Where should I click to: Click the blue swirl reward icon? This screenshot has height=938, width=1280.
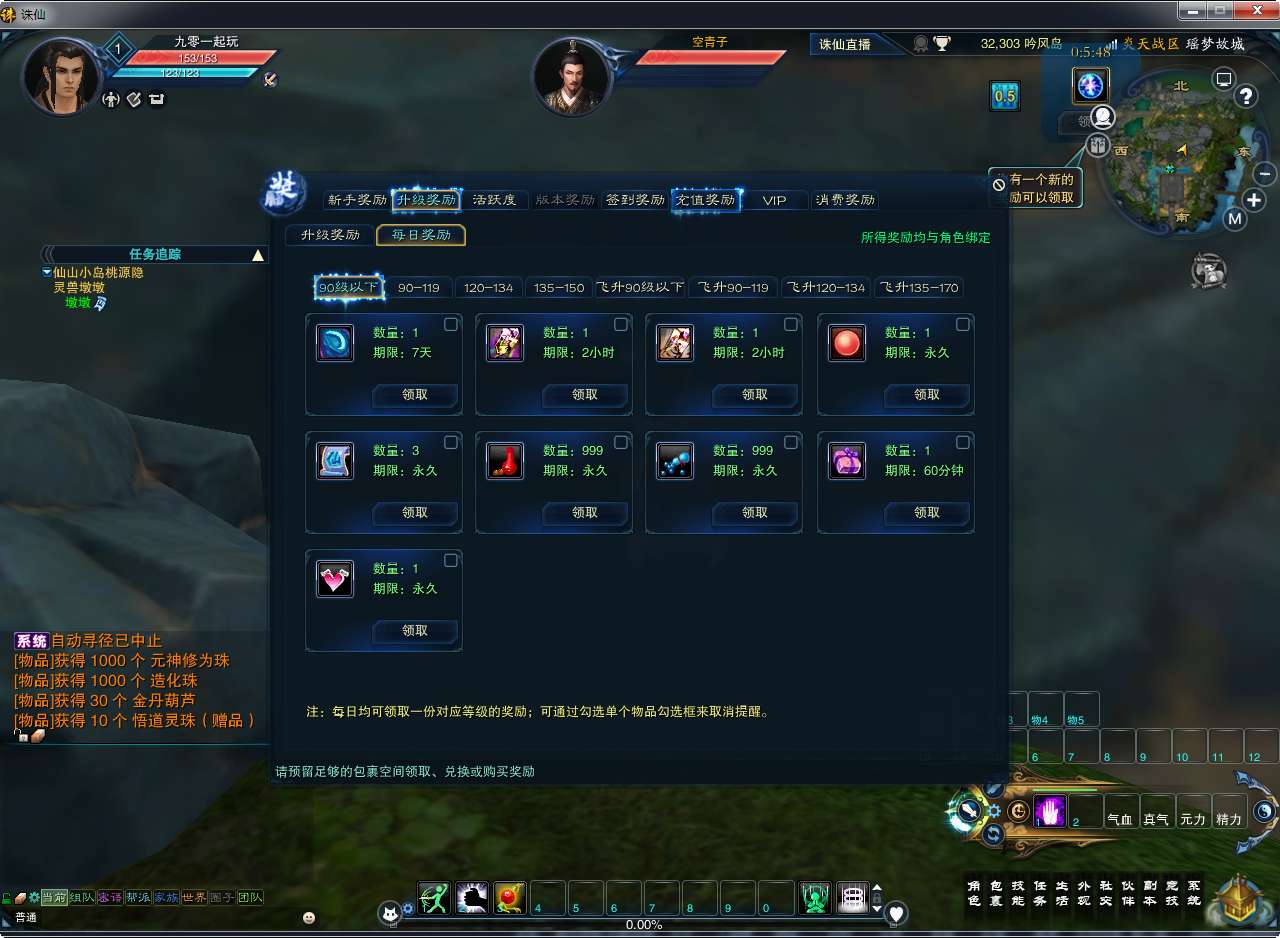click(x=335, y=343)
